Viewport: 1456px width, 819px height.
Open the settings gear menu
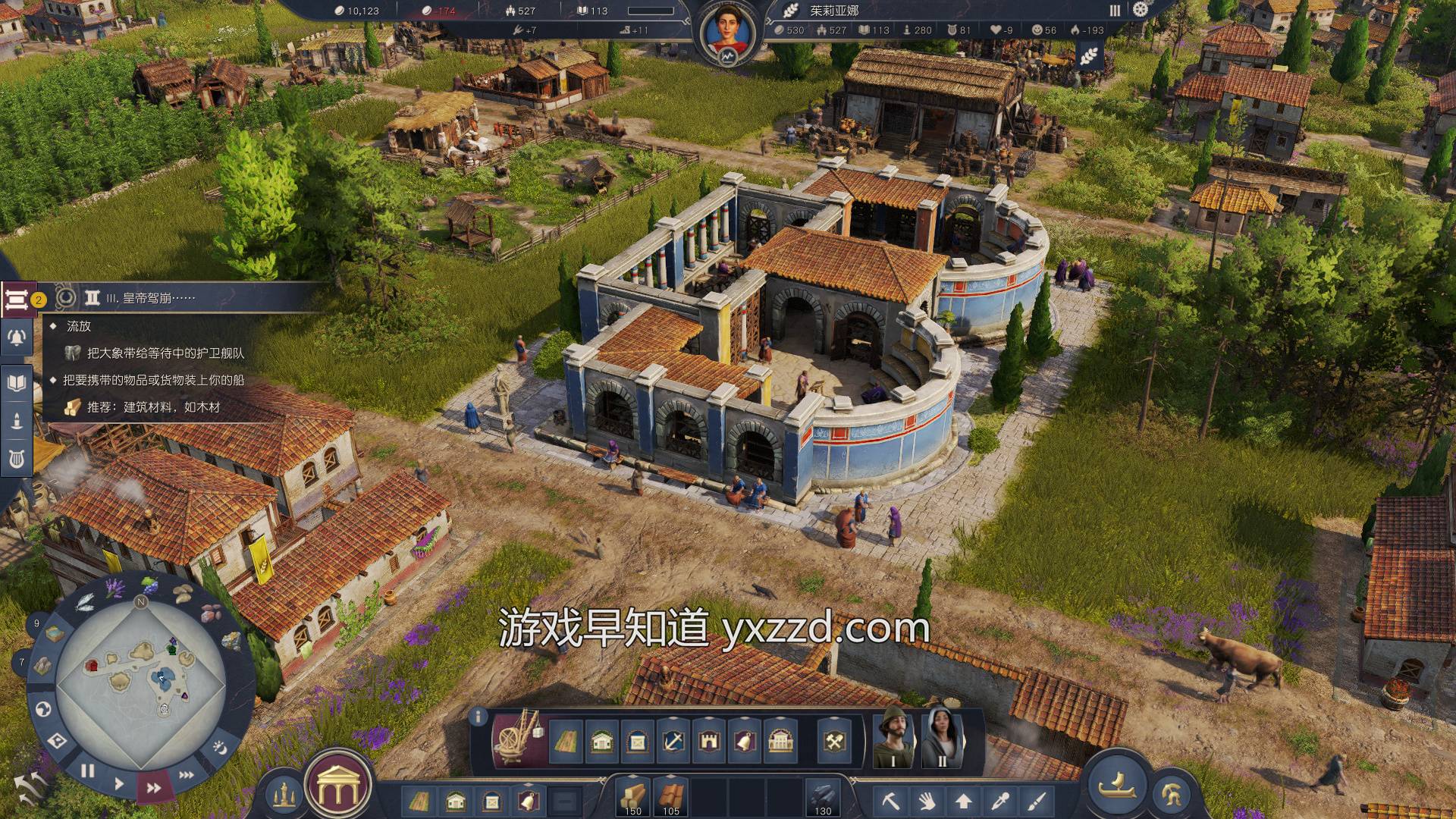1141,10
